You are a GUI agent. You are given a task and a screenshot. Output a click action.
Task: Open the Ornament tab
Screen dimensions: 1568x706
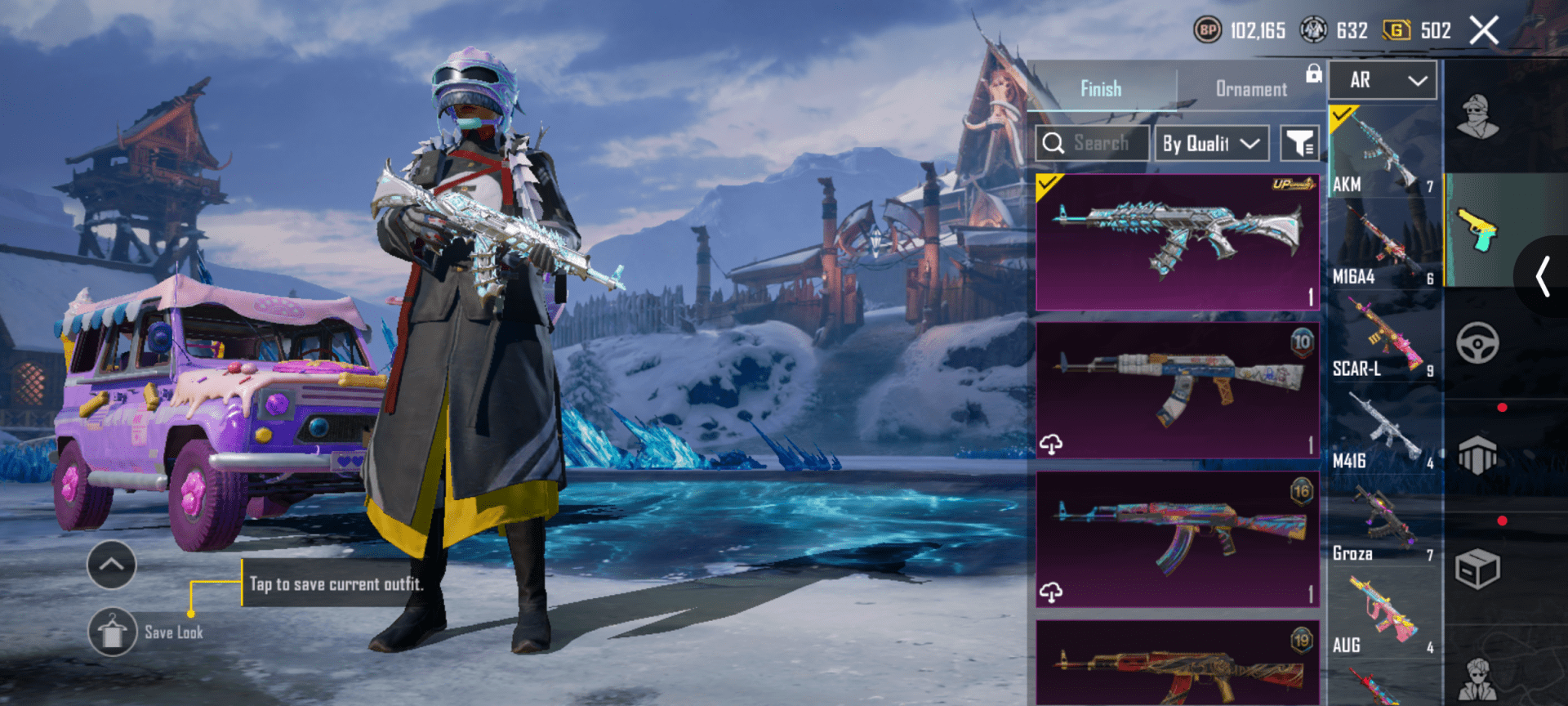pyautogui.click(x=1250, y=88)
